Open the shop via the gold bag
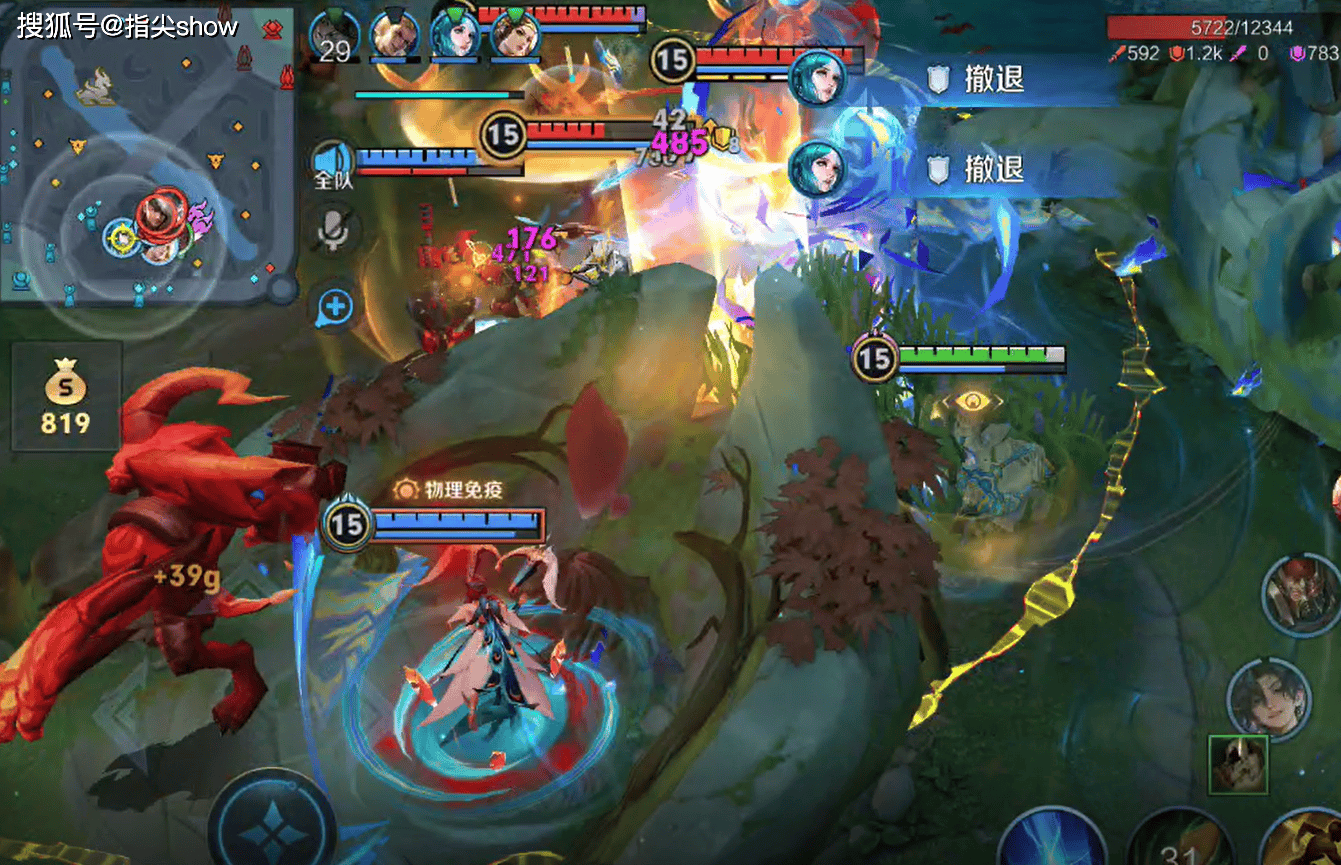The height and width of the screenshot is (865, 1341). (x=65, y=395)
